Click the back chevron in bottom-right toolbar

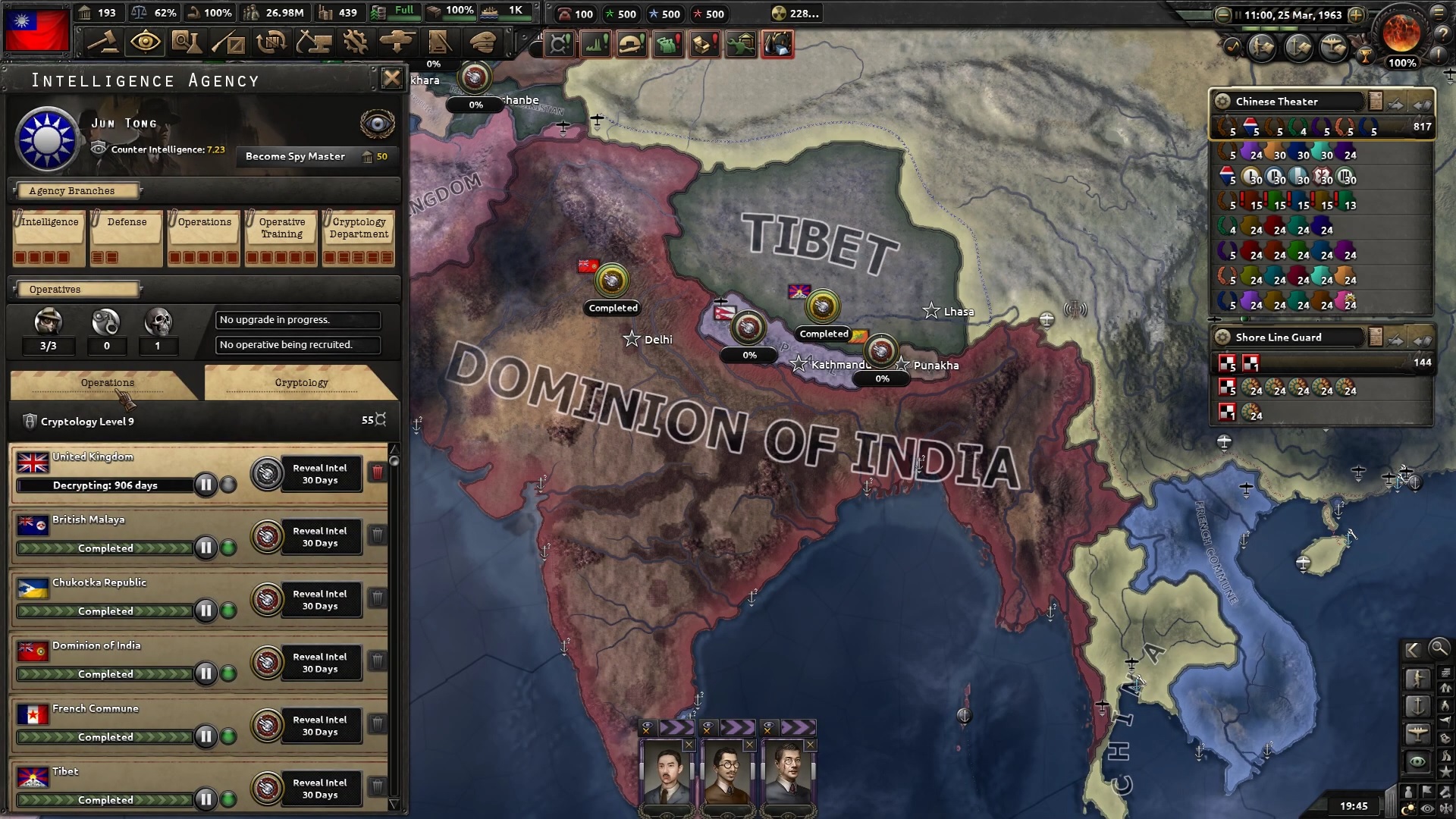1412,650
